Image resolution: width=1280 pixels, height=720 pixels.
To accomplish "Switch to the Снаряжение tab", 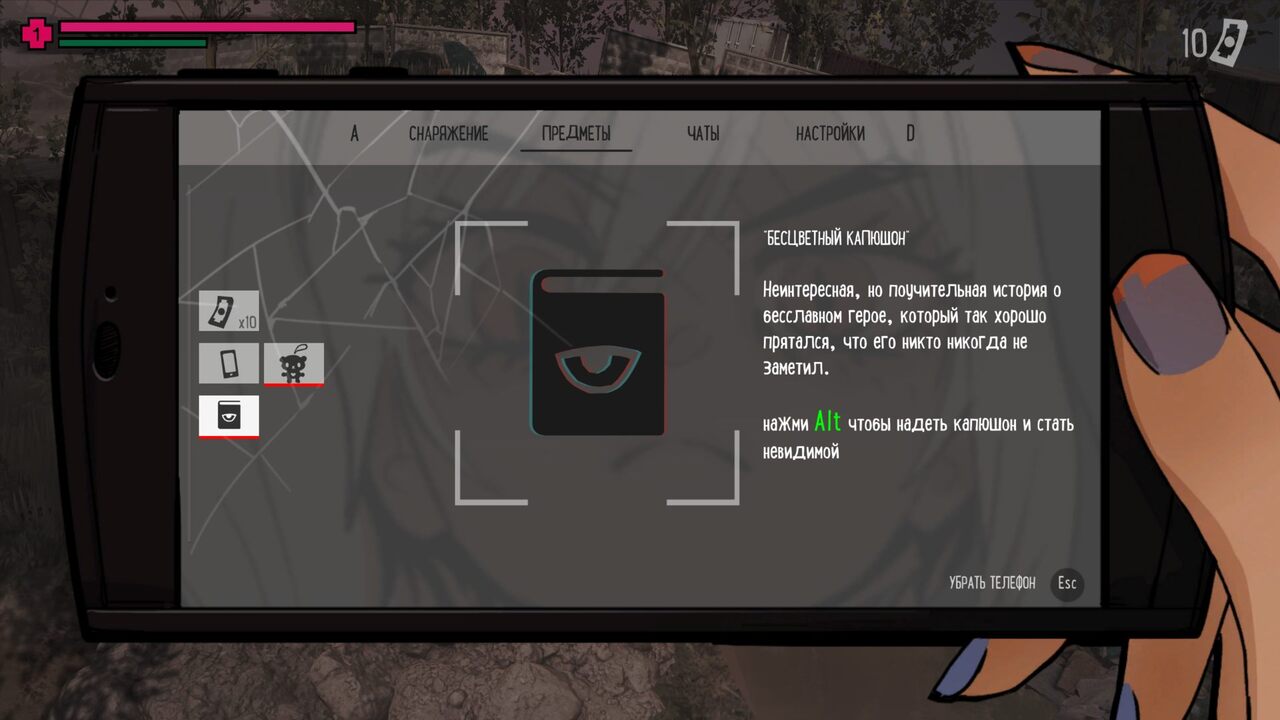I will (448, 134).
